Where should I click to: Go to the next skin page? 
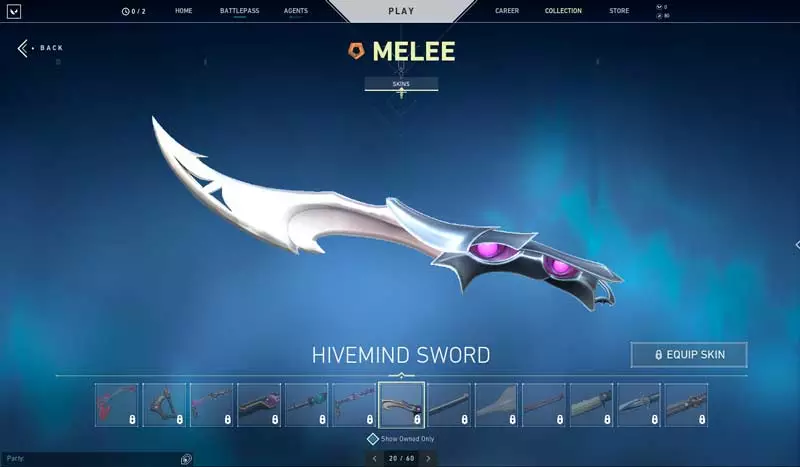(x=428, y=458)
